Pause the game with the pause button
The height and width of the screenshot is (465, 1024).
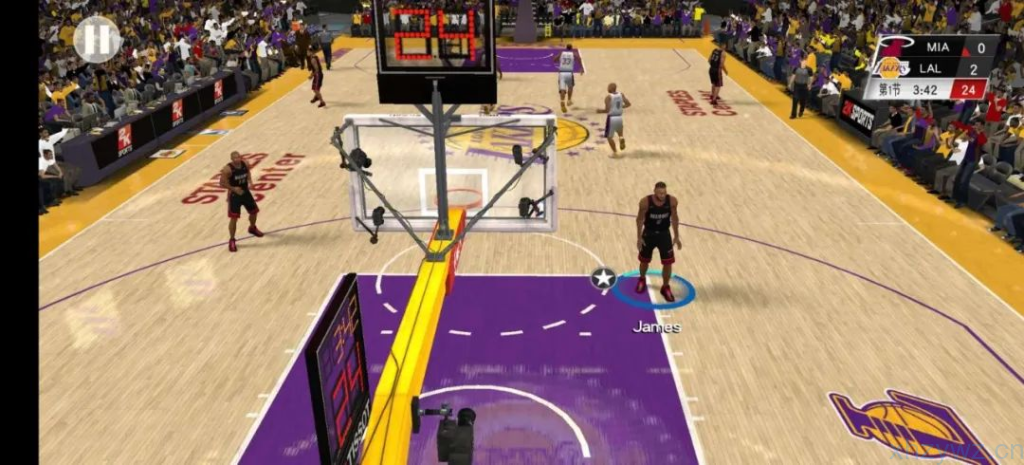tap(97, 38)
